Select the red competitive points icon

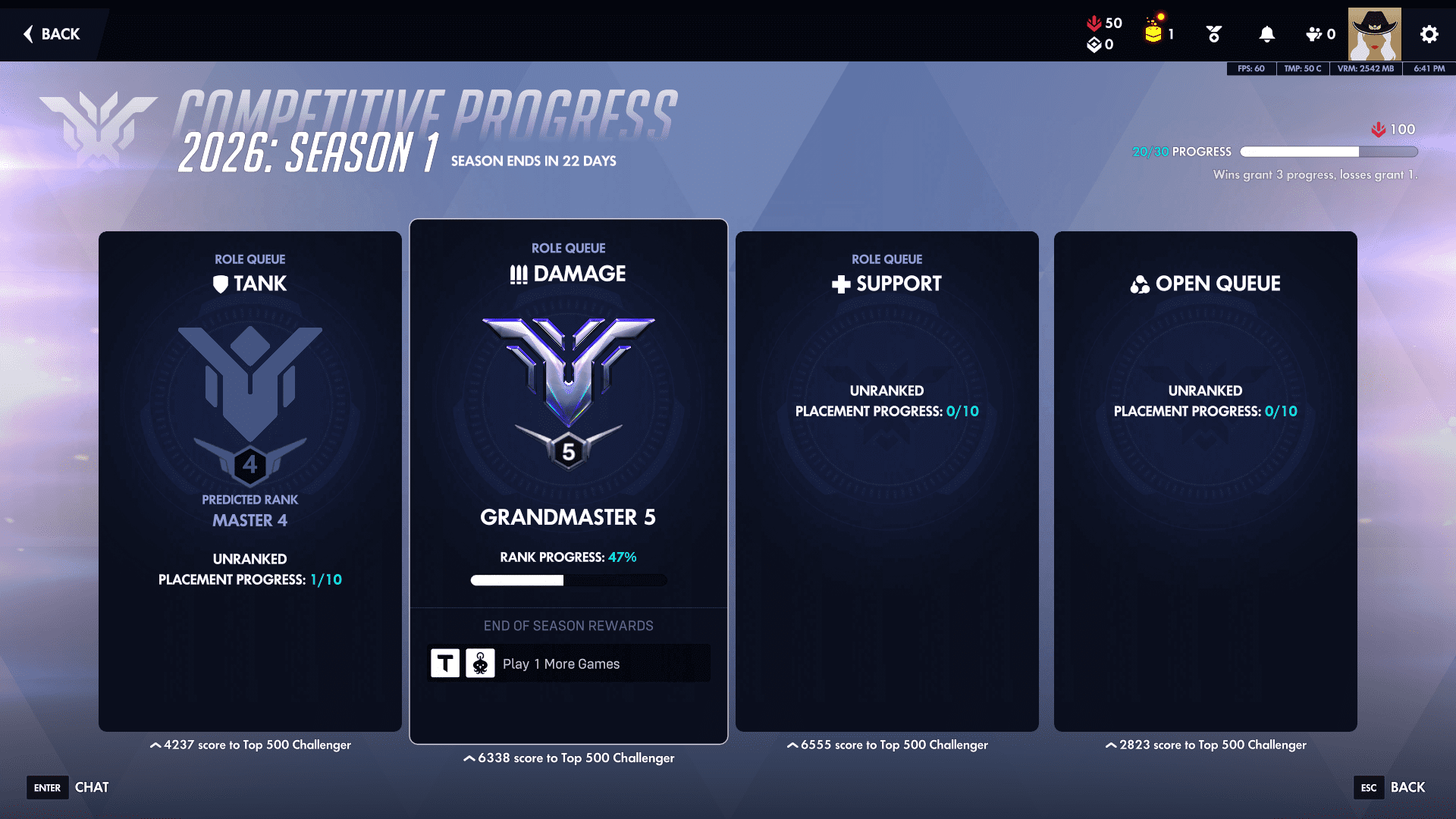1094,23
